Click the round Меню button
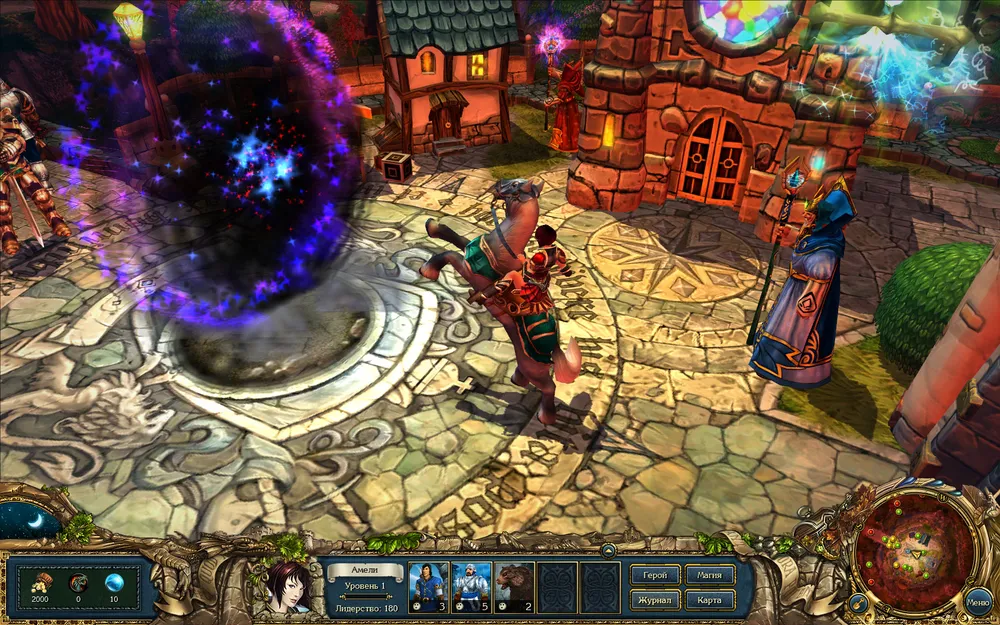1000x625 pixels. tap(978, 603)
